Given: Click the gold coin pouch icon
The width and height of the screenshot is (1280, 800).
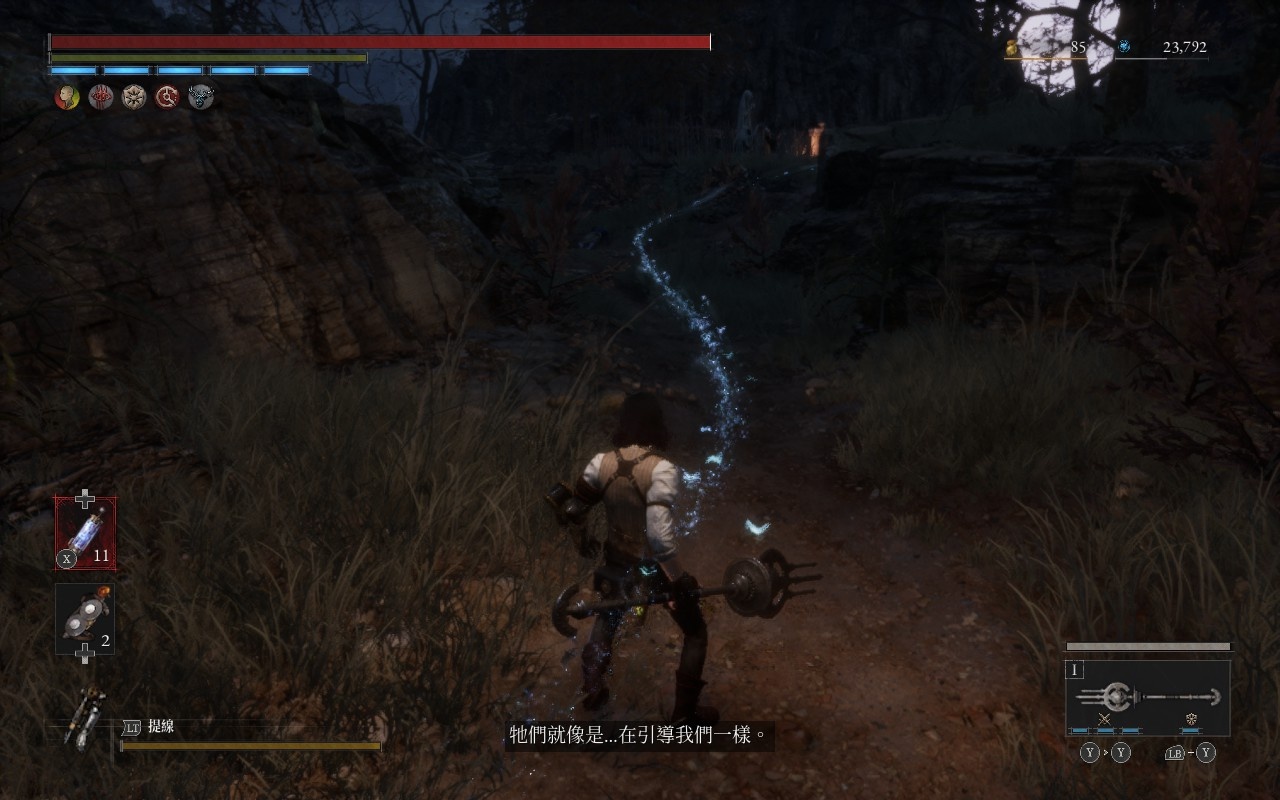Looking at the screenshot, I should 1011,47.
